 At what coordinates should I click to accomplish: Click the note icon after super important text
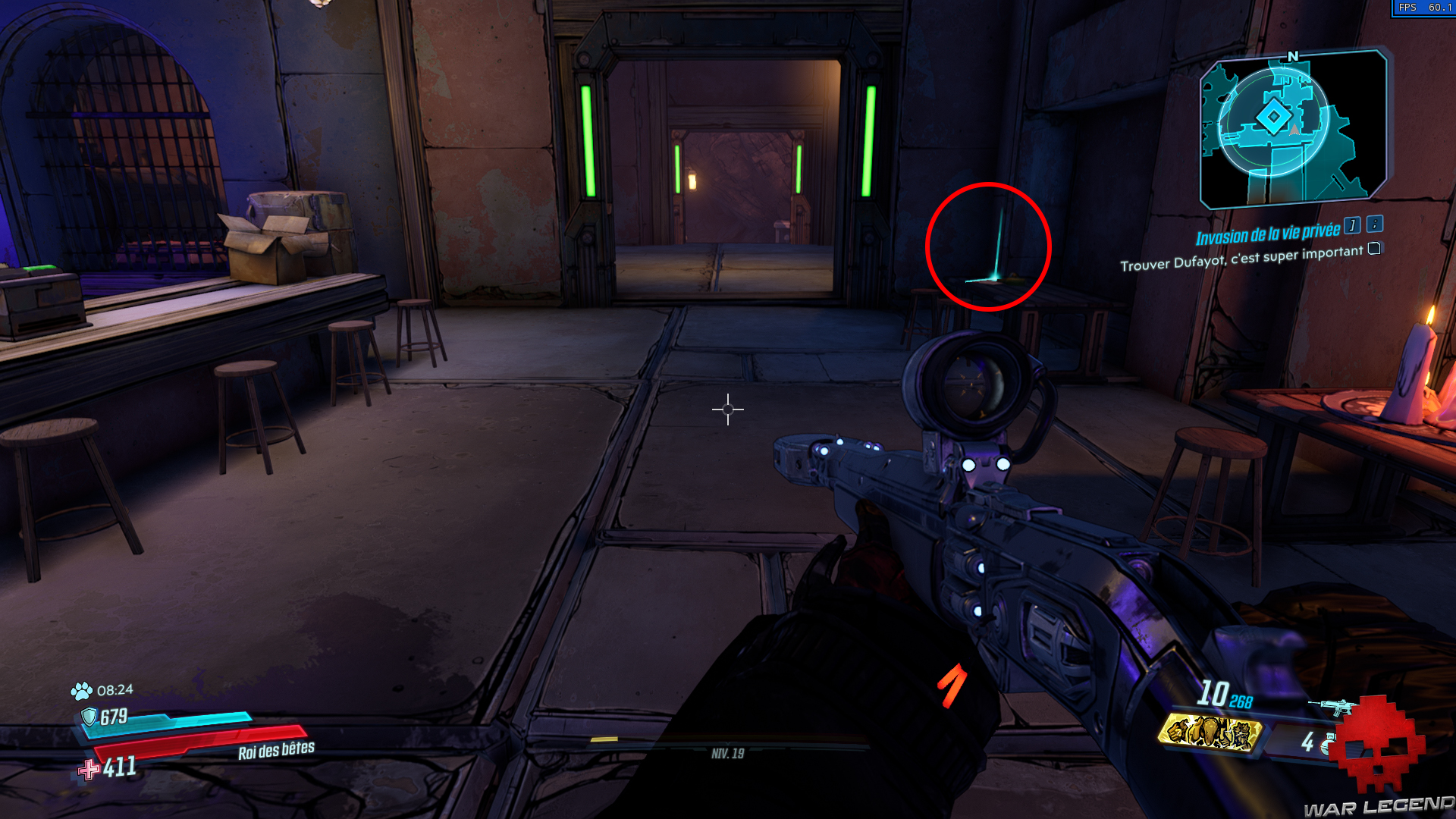(x=1373, y=247)
